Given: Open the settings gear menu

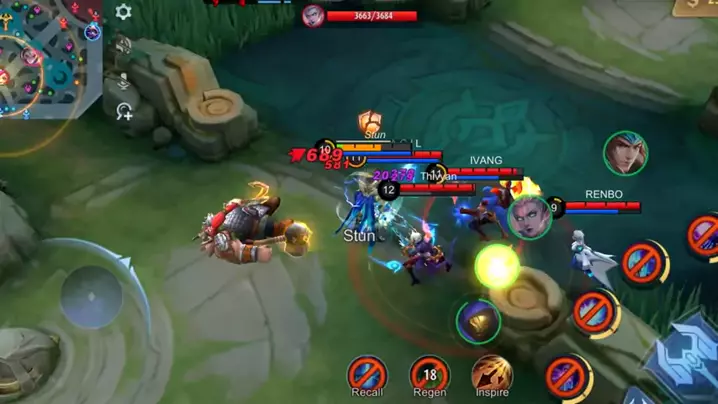Looking at the screenshot, I should 123,12.
